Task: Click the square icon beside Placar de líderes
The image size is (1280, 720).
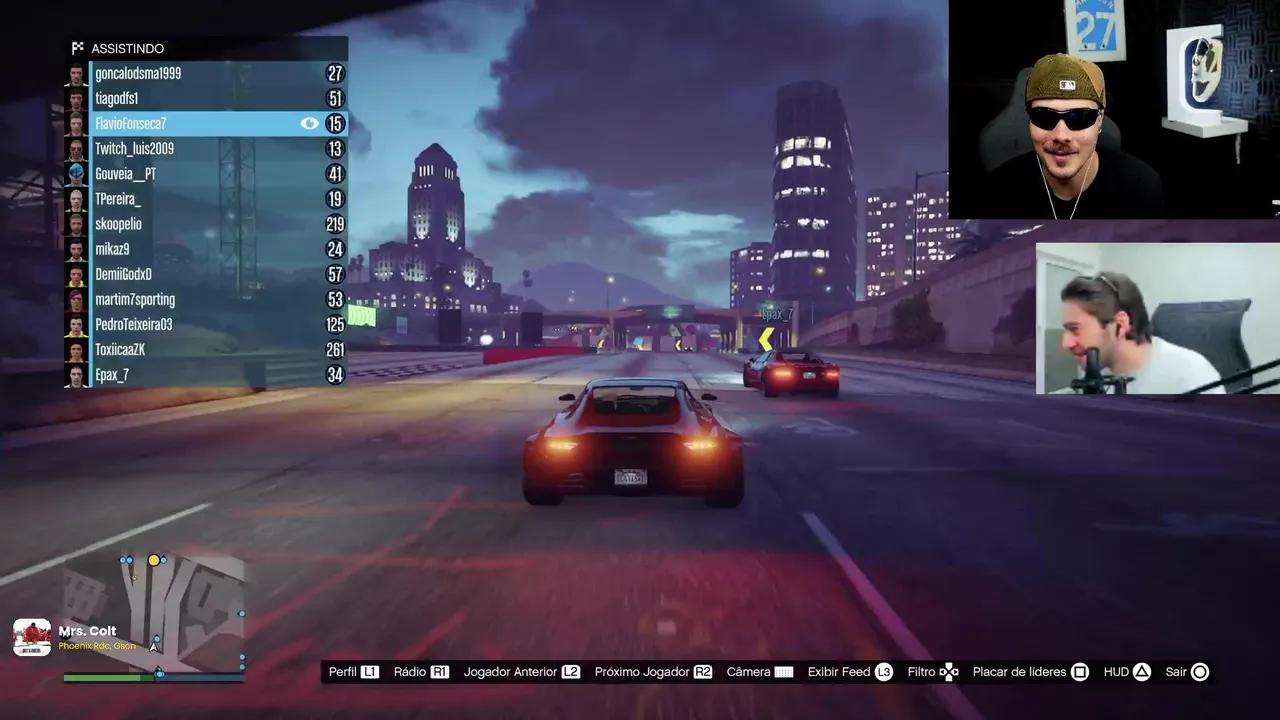Action: (1080, 671)
